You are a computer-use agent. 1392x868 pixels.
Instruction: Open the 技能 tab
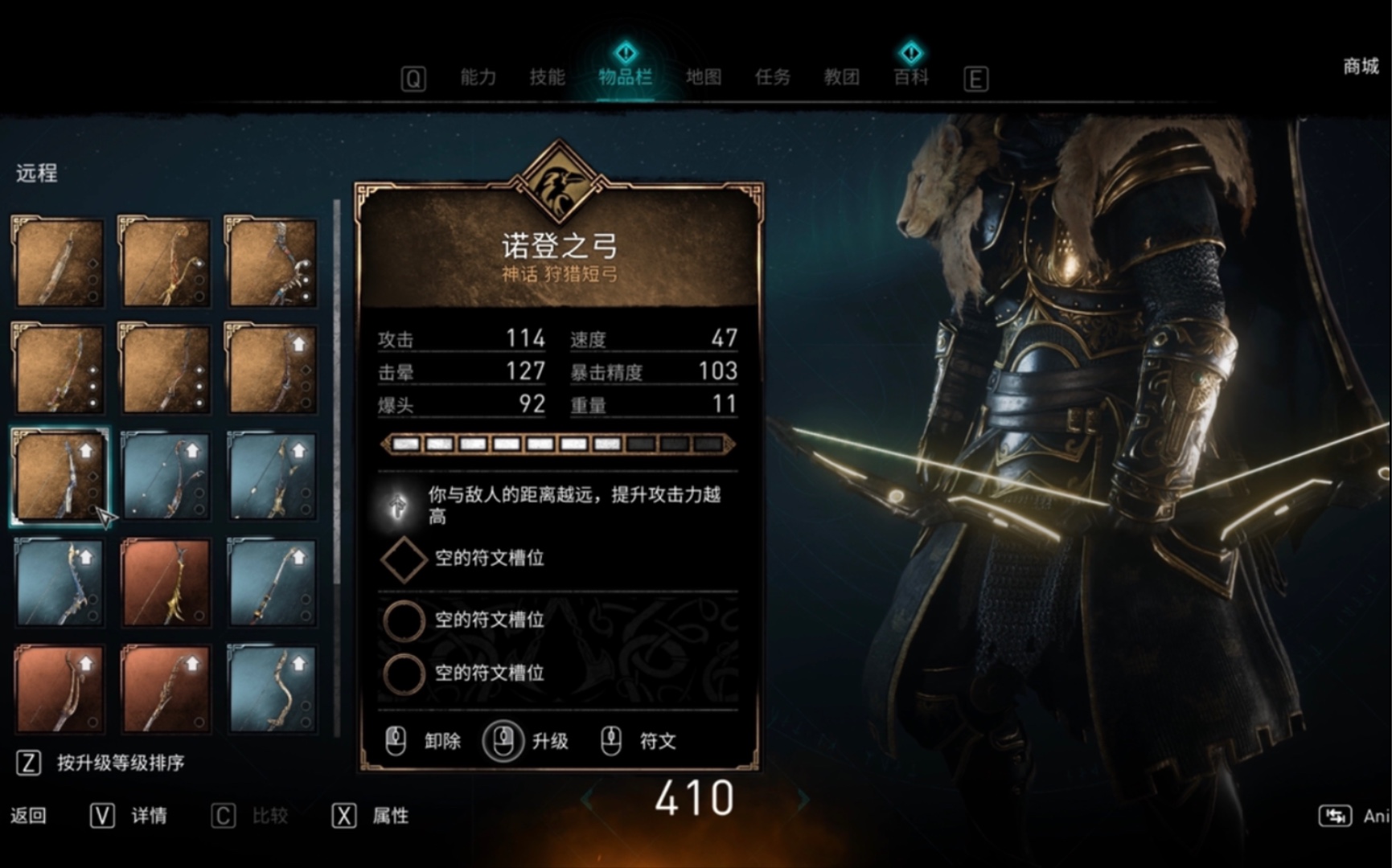pyautogui.click(x=547, y=77)
